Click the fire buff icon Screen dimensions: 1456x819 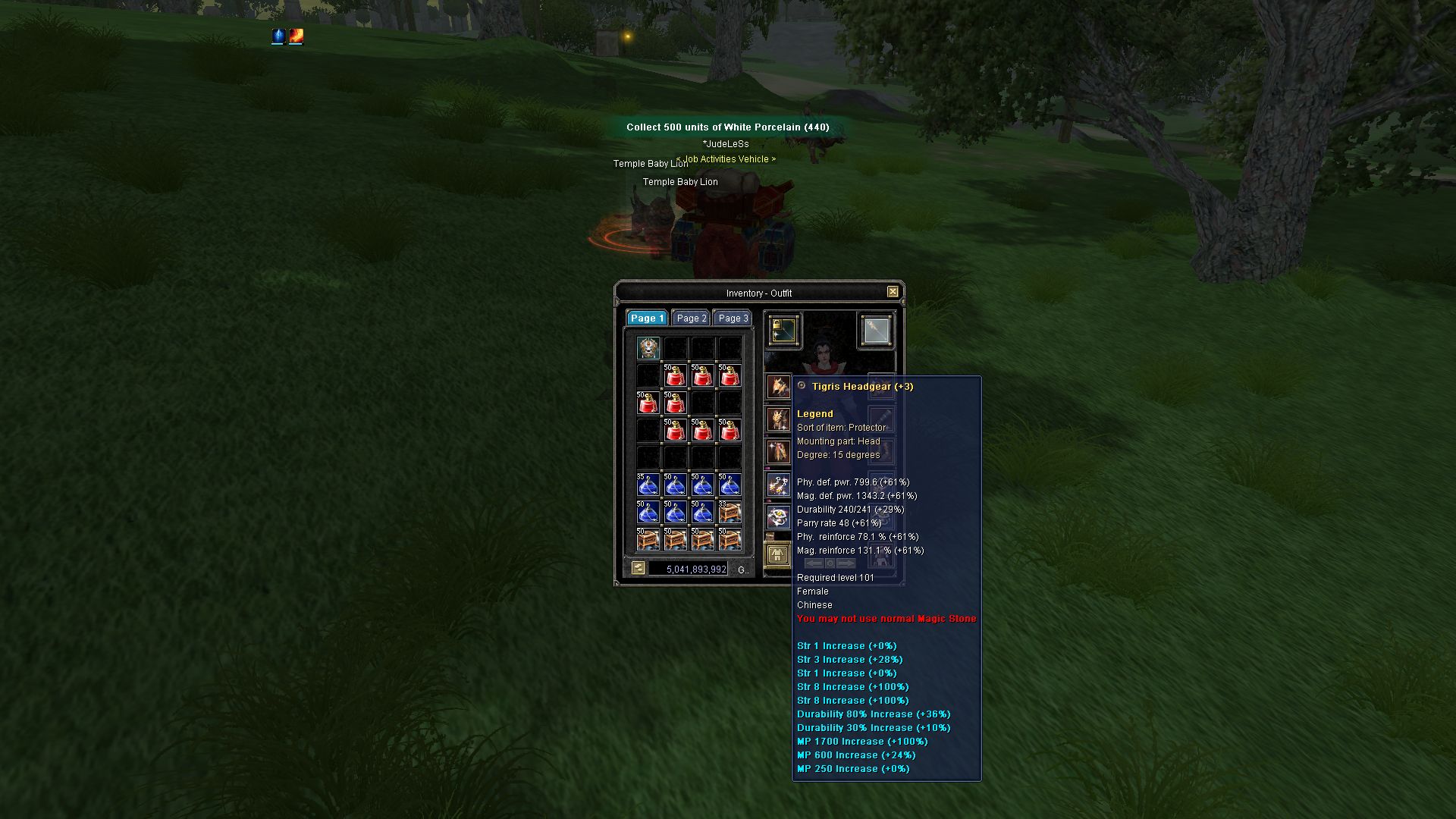click(297, 36)
